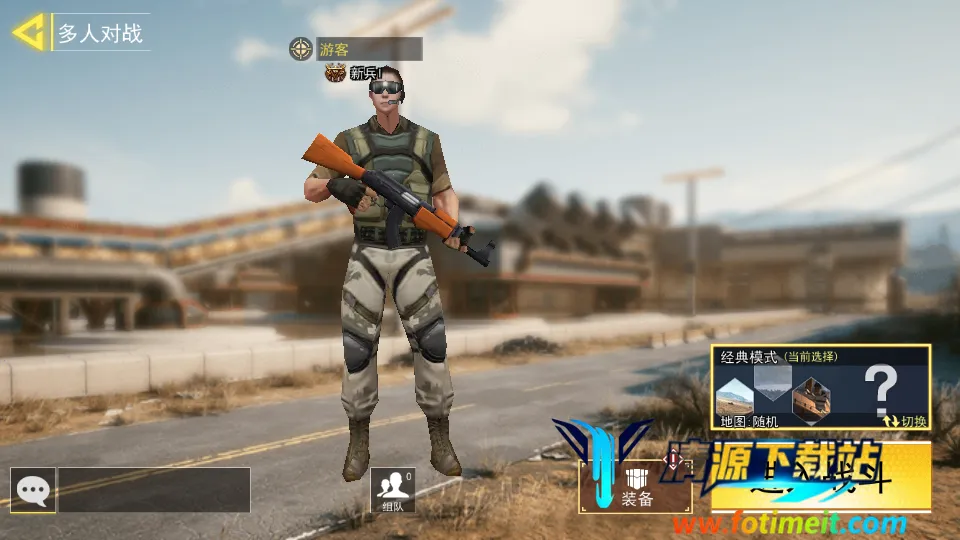The height and width of the screenshot is (540, 960).
Task: Open the 组队 team panel
Action: click(x=393, y=489)
